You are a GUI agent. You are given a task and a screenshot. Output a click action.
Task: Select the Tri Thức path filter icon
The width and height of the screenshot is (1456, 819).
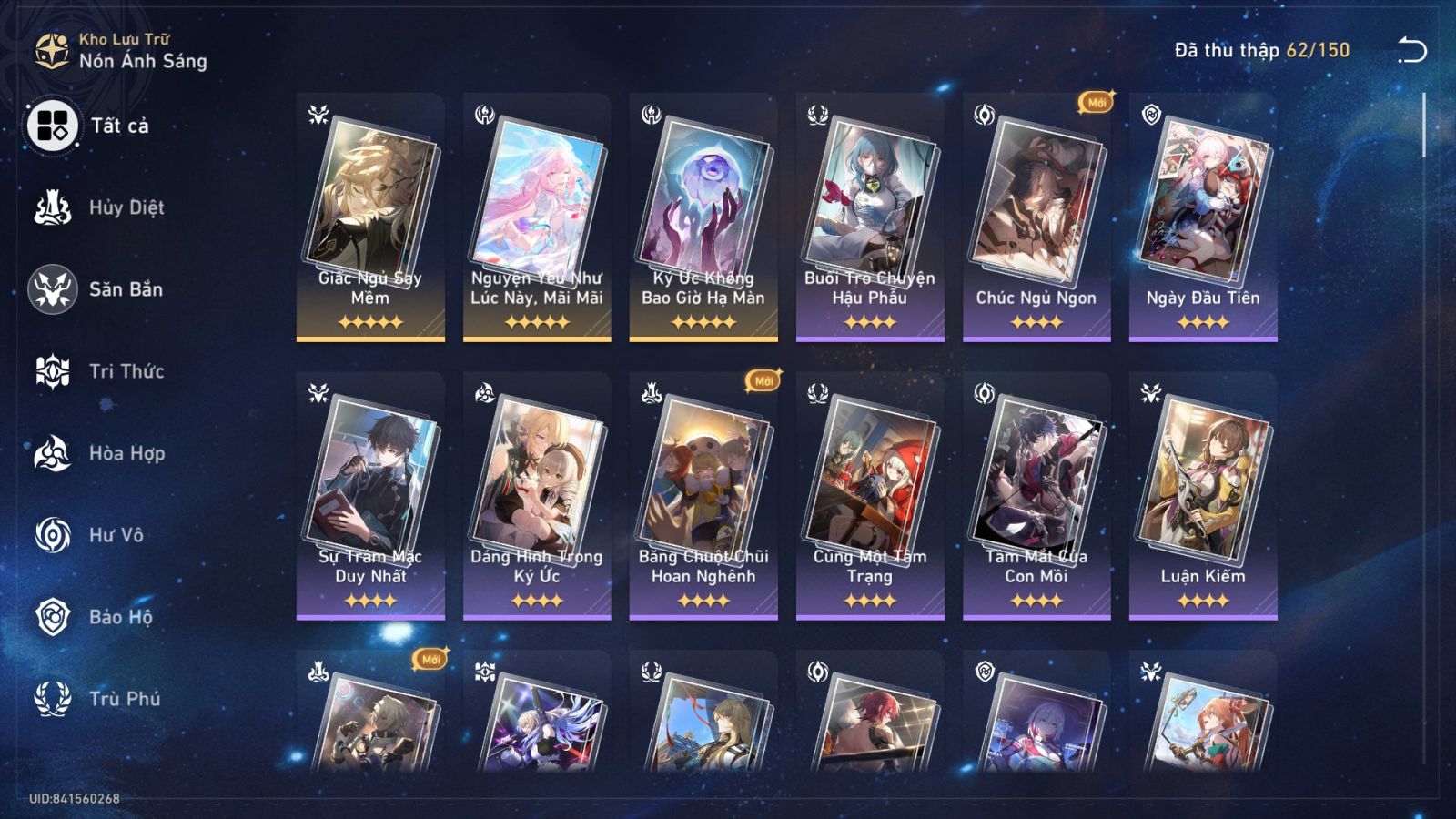click(55, 371)
